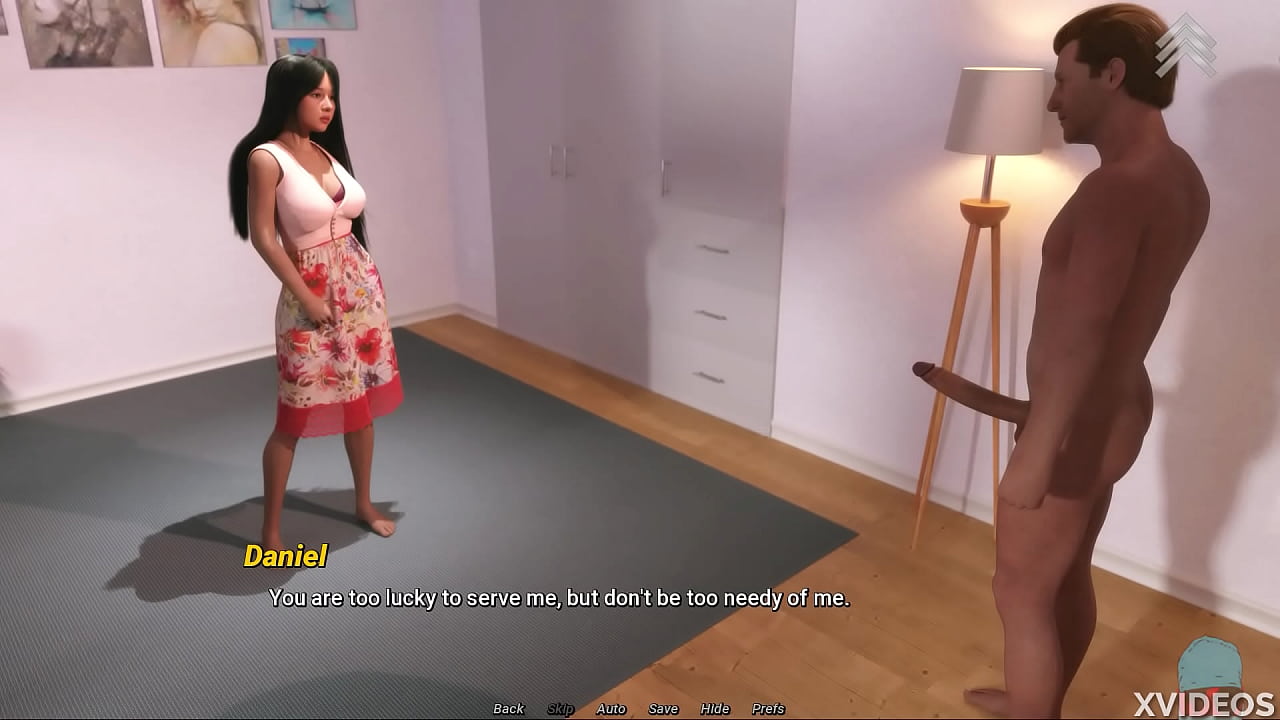Click the quick menu bar area
This screenshot has height=720, width=1280.
(637, 708)
